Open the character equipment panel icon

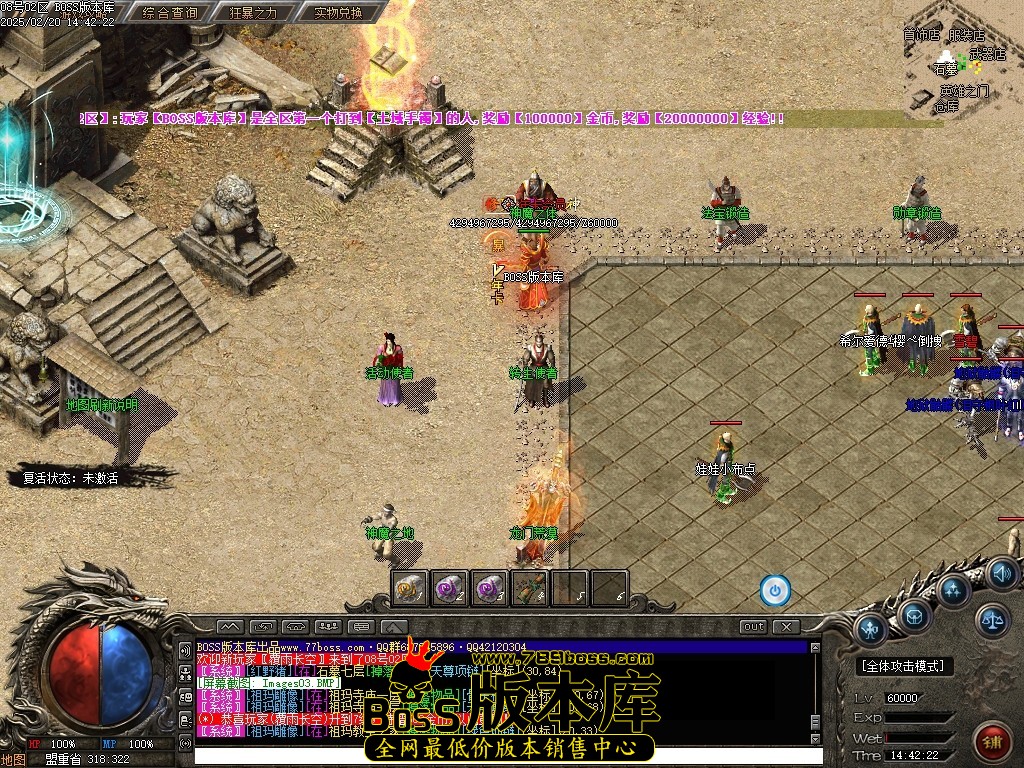[871, 630]
